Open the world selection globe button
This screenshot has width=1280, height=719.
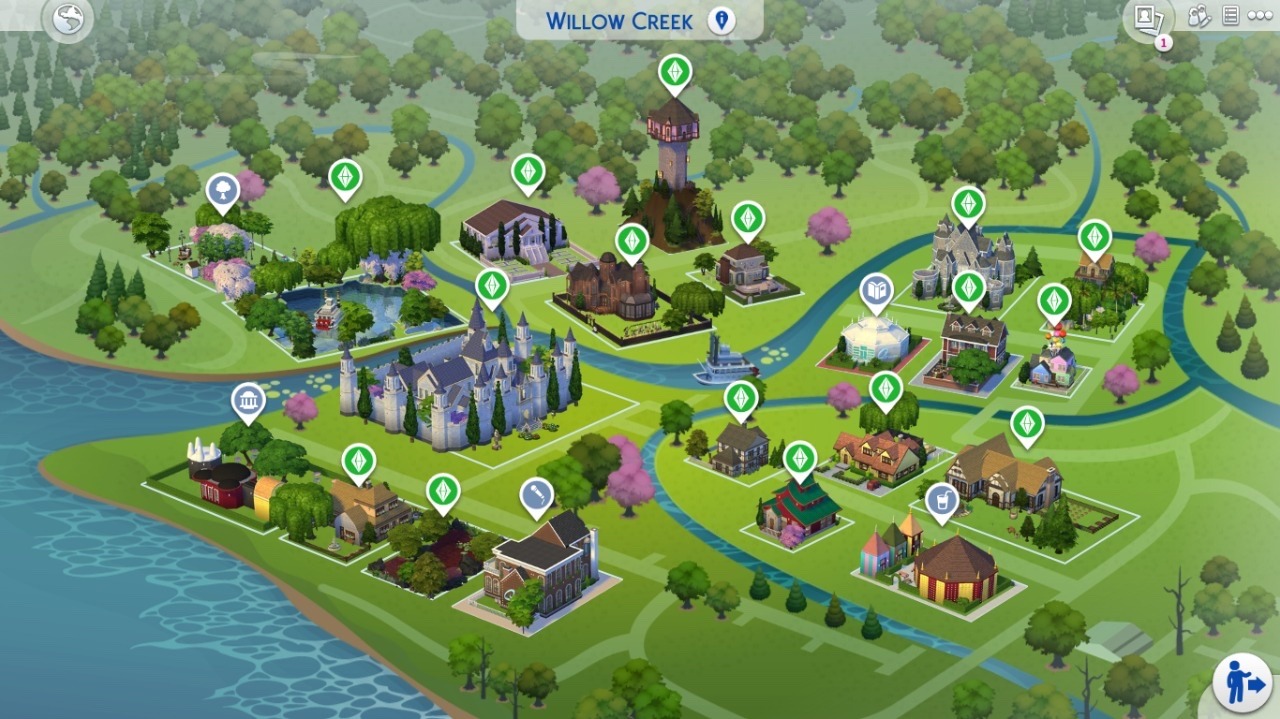67,20
